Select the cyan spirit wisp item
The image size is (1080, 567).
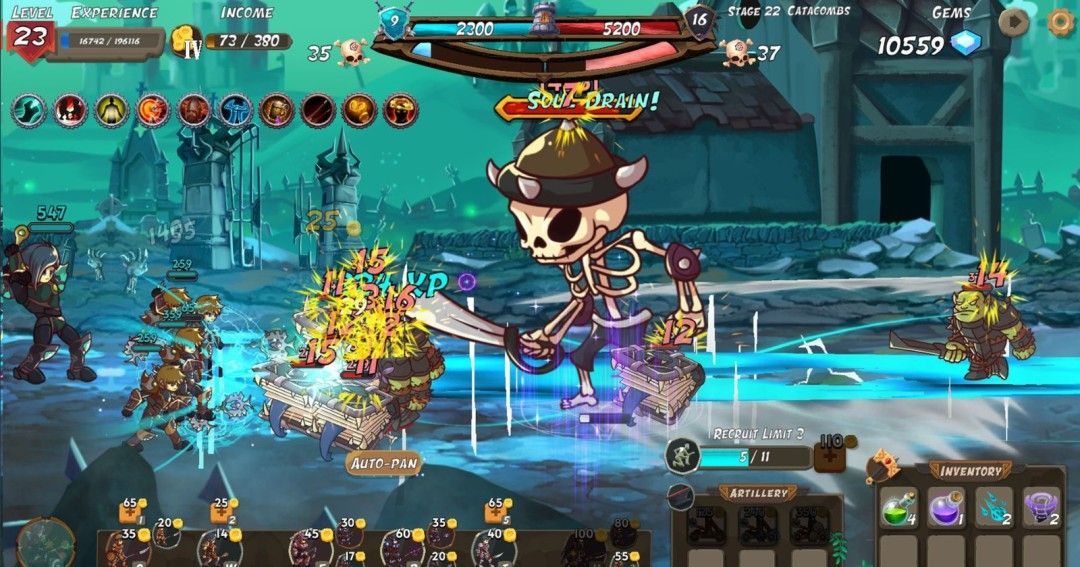pyautogui.click(x=994, y=508)
